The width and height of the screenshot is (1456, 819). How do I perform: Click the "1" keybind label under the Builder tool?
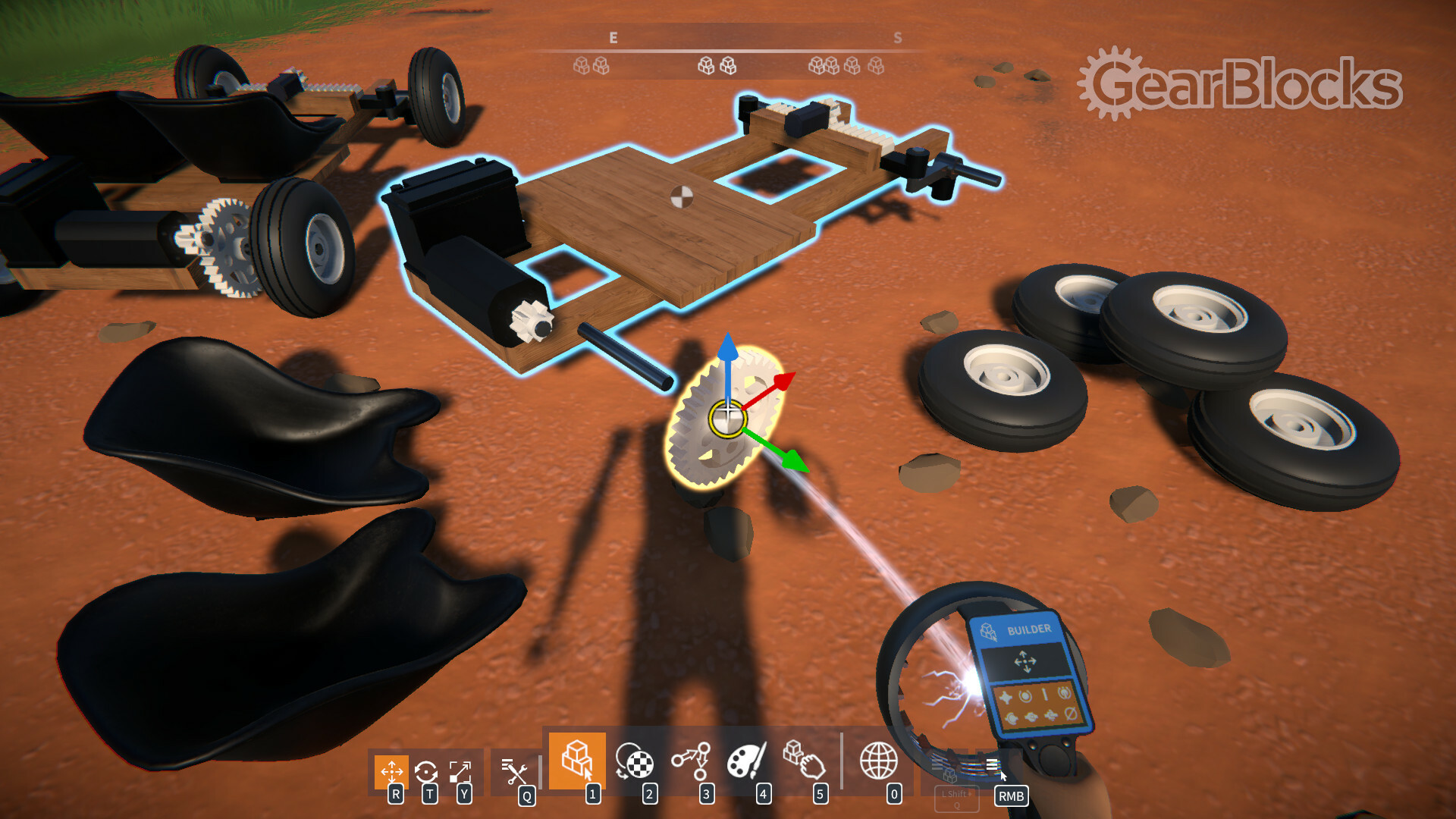point(592,792)
